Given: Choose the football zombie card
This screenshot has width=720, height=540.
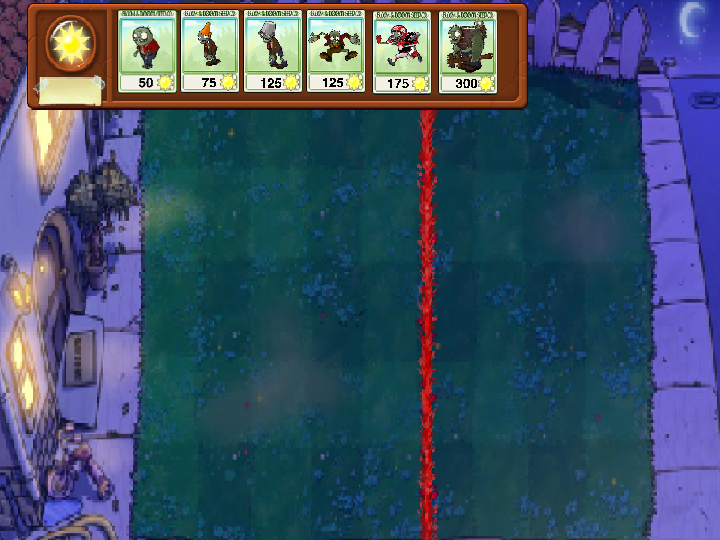Looking at the screenshot, I should pos(401,52).
